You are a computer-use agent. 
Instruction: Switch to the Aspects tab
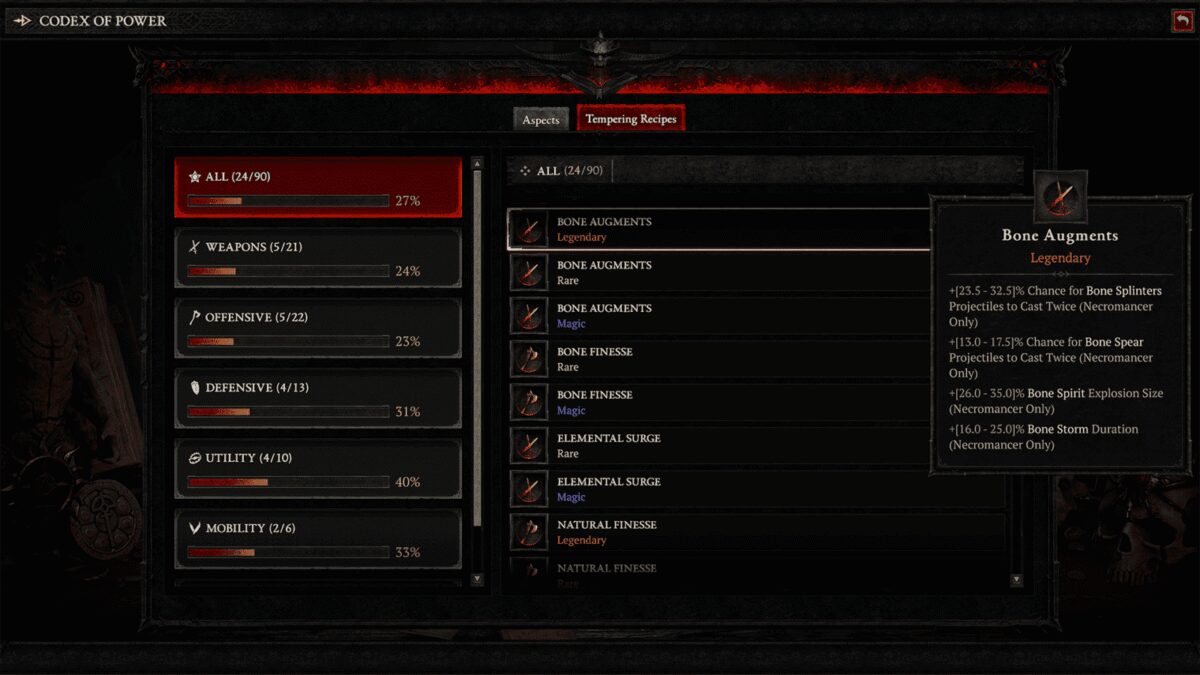tap(541, 120)
